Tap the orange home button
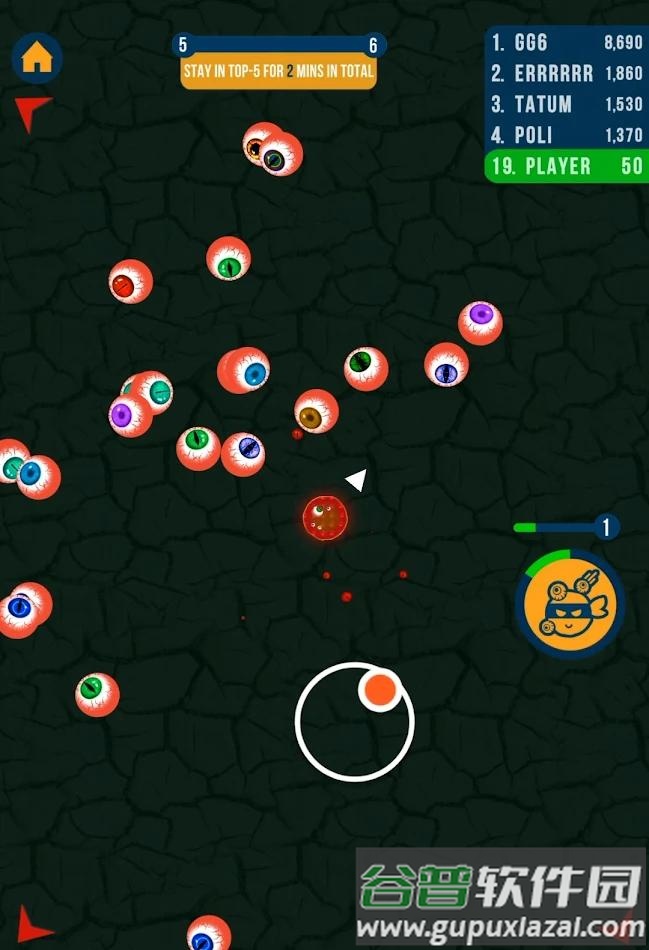Screen dimensions: 649x950 (37, 58)
